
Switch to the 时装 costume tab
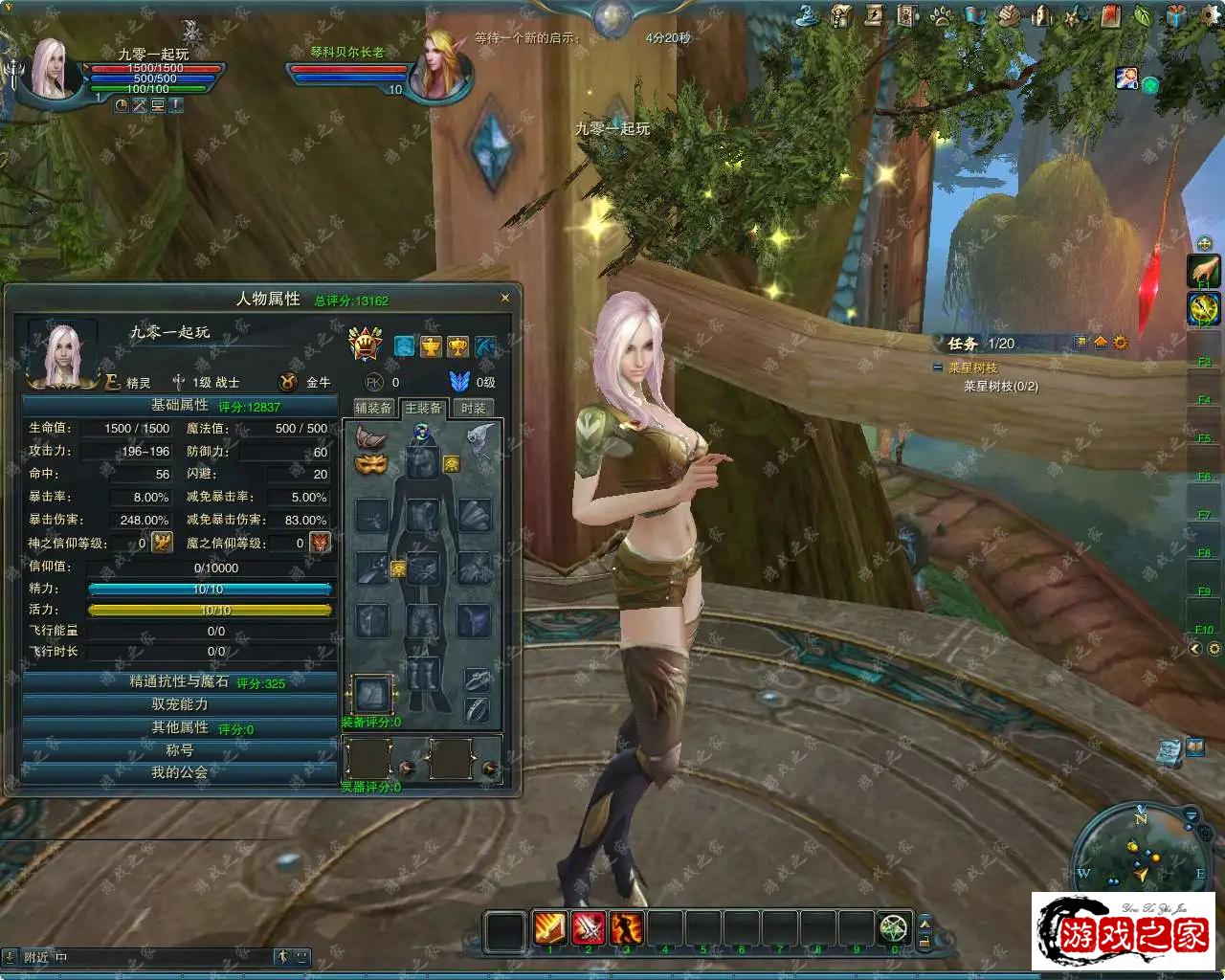pos(473,408)
